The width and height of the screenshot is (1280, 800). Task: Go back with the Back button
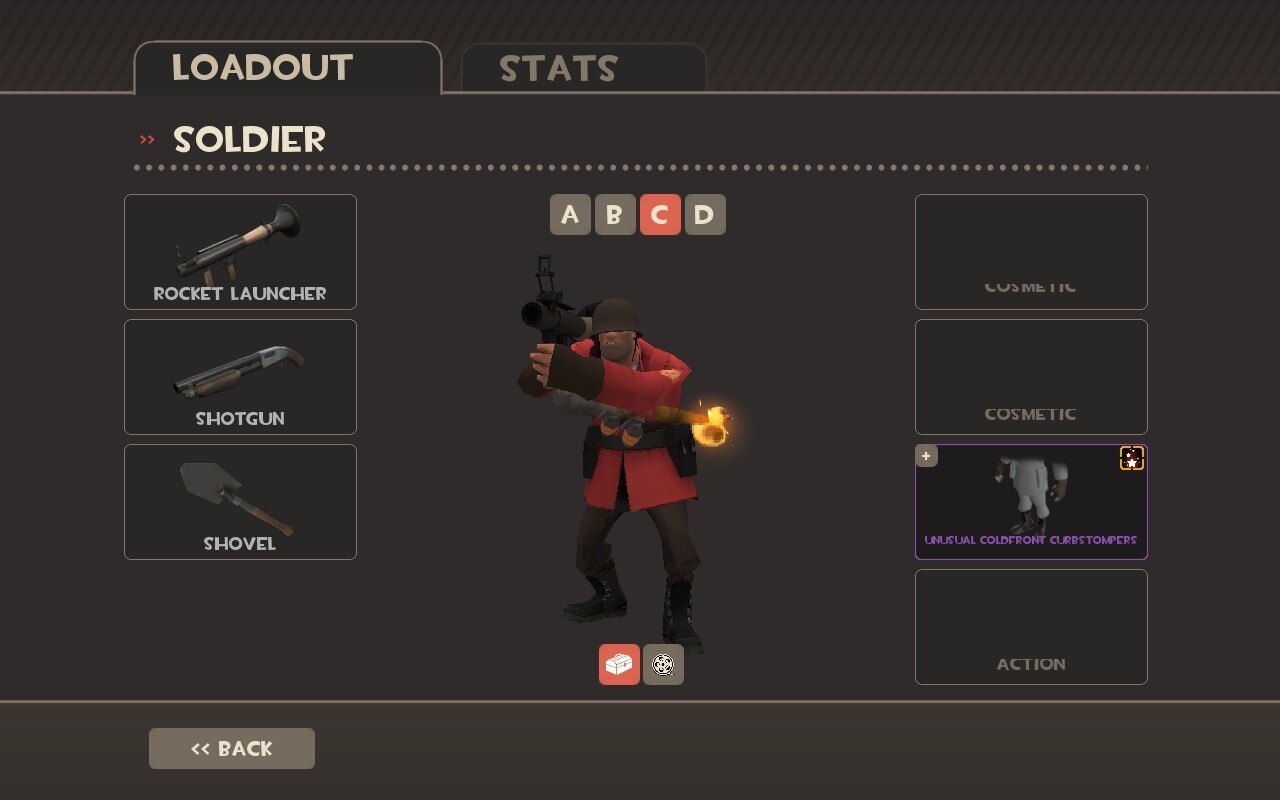[232, 748]
